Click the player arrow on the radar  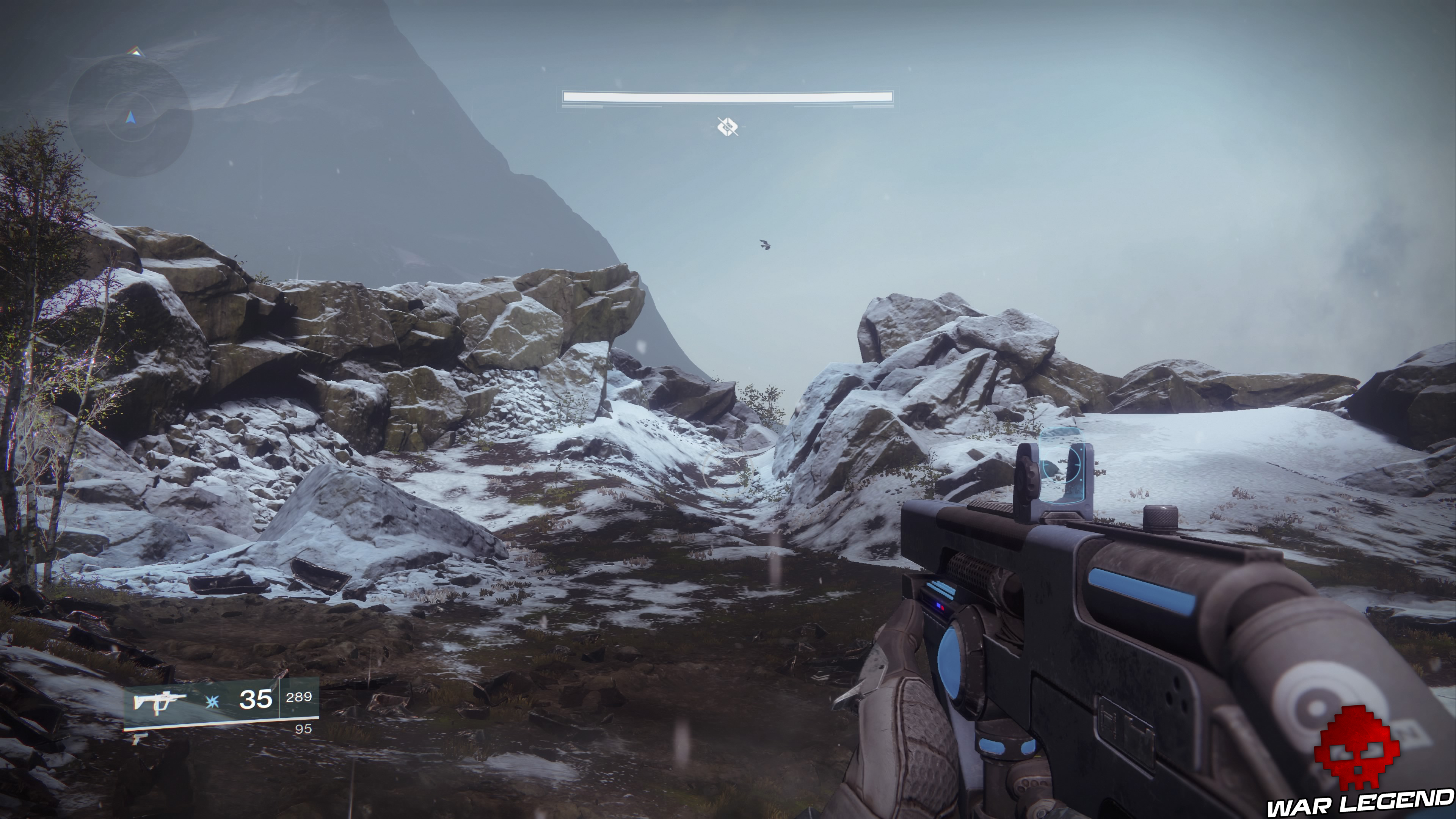click(x=130, y=118)
